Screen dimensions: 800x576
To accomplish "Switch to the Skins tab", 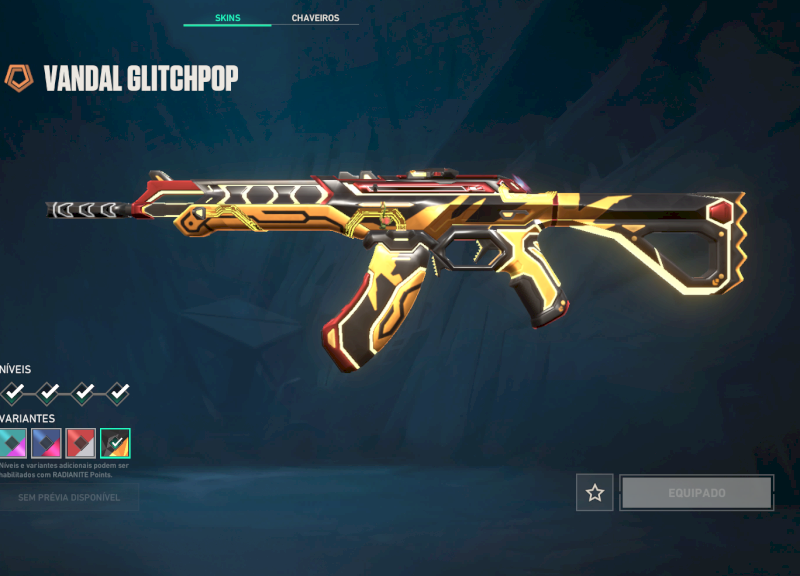I will [x=227, y=18].
